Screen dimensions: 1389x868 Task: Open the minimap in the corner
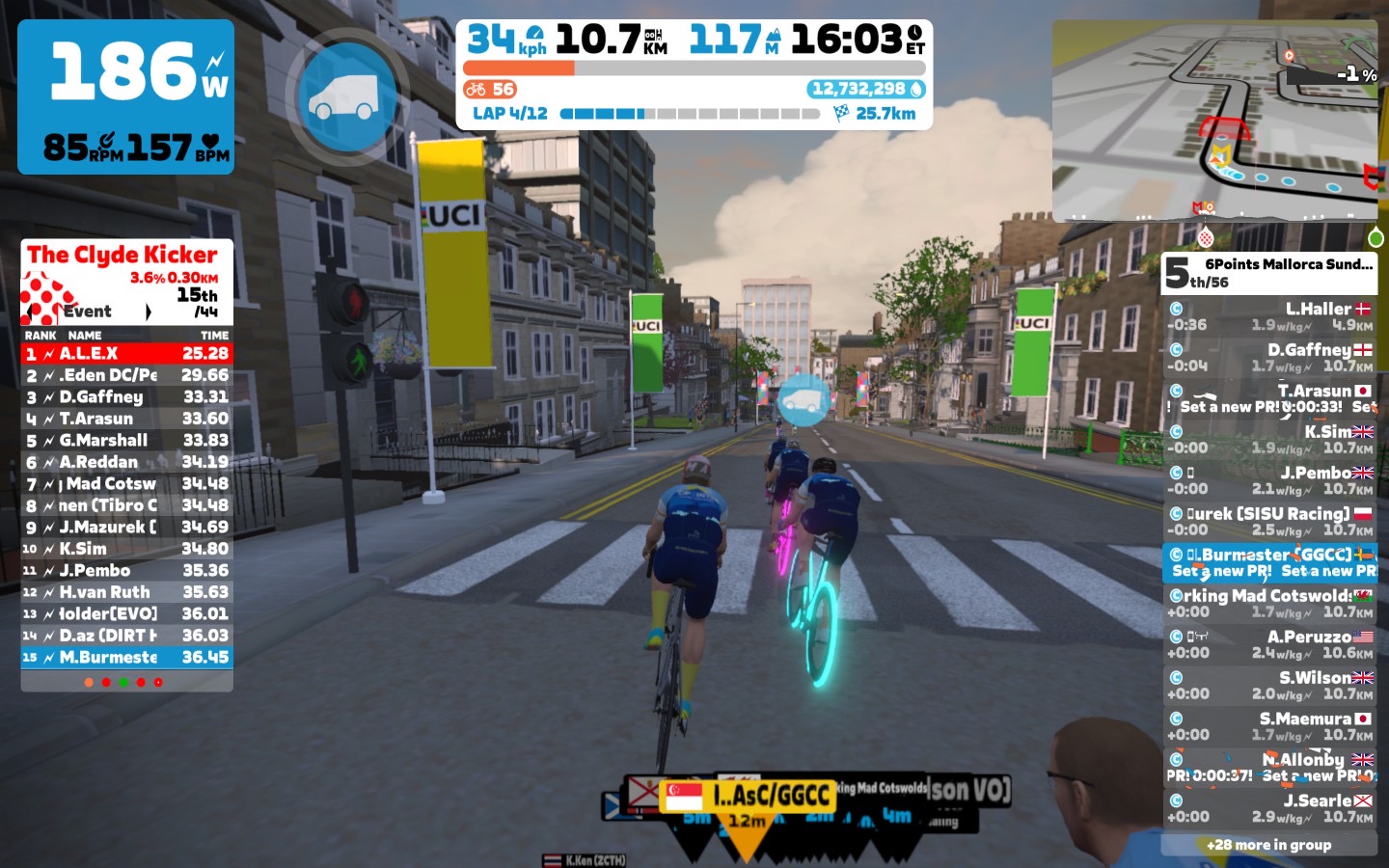pos(1214,121)
